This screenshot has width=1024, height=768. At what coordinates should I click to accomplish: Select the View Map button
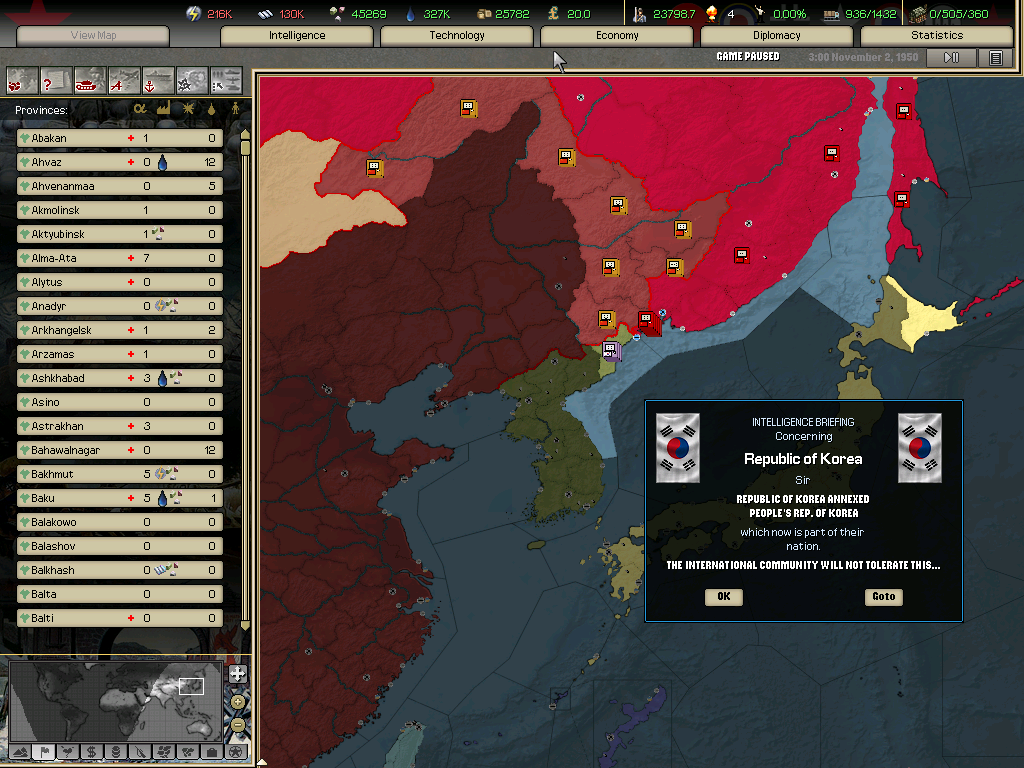95,36
